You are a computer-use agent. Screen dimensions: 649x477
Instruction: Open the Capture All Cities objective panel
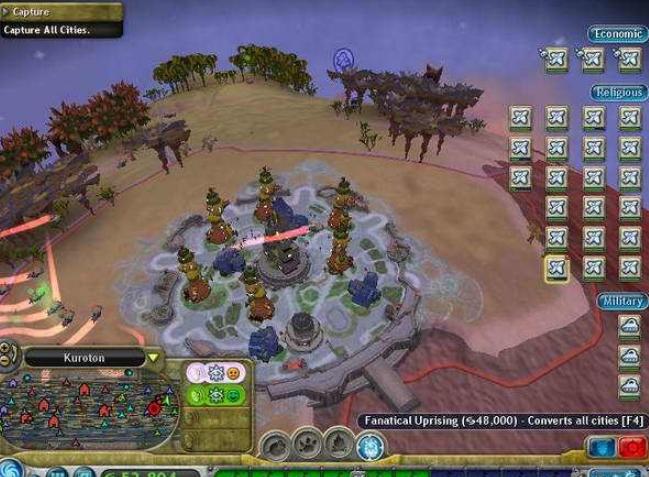click(x=60, y=20)
